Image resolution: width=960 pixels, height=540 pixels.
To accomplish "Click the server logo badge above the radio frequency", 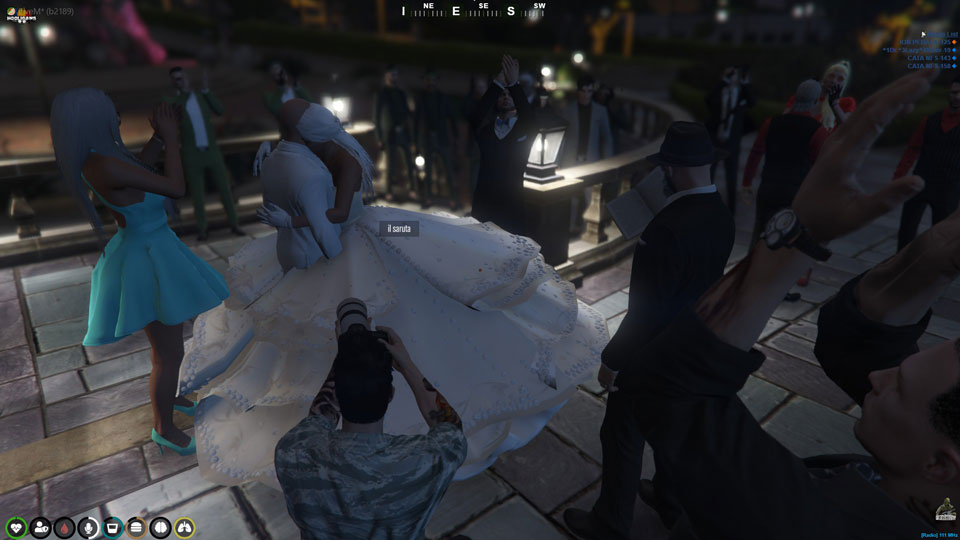I will click(x=945, y=511).
